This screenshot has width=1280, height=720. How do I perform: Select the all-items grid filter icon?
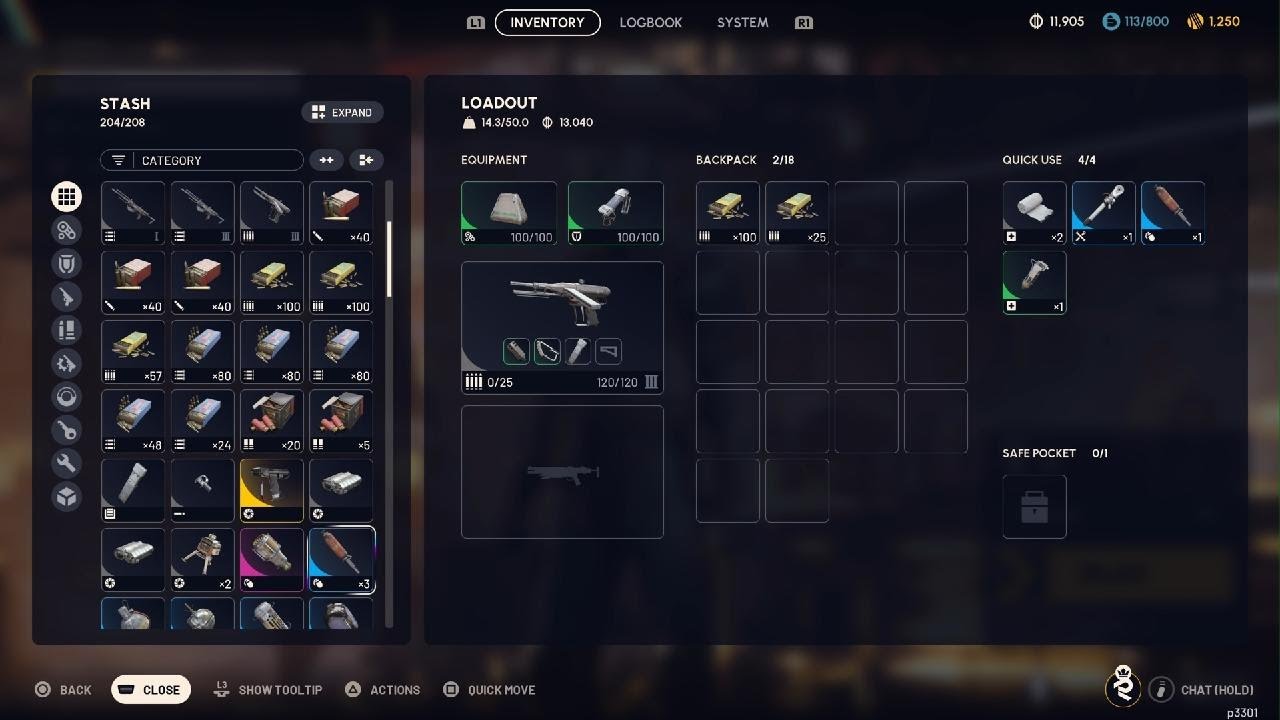[67, 197]
